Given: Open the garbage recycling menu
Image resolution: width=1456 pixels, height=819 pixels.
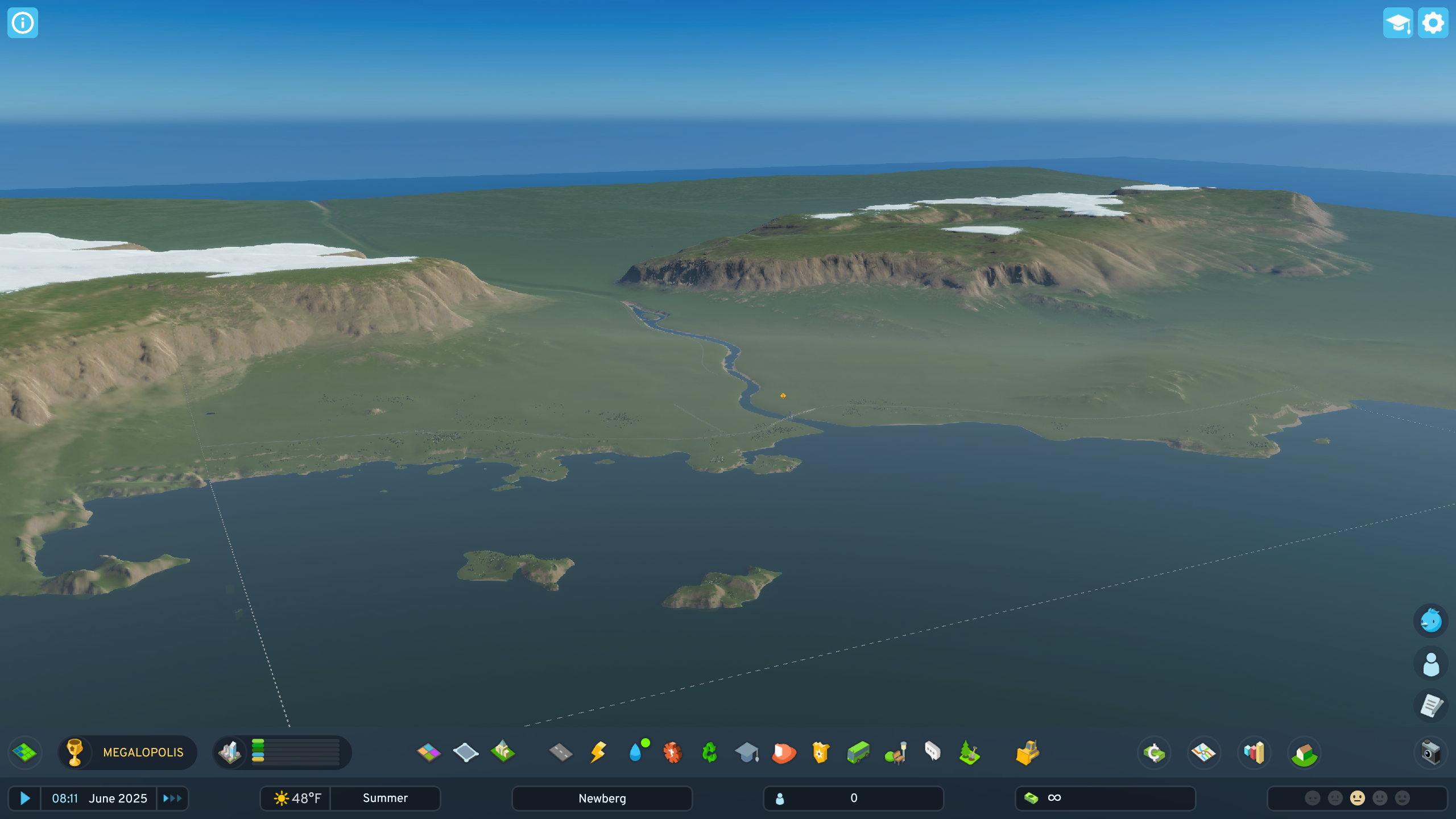Looking at the screenshot, I should click(709, 752).
